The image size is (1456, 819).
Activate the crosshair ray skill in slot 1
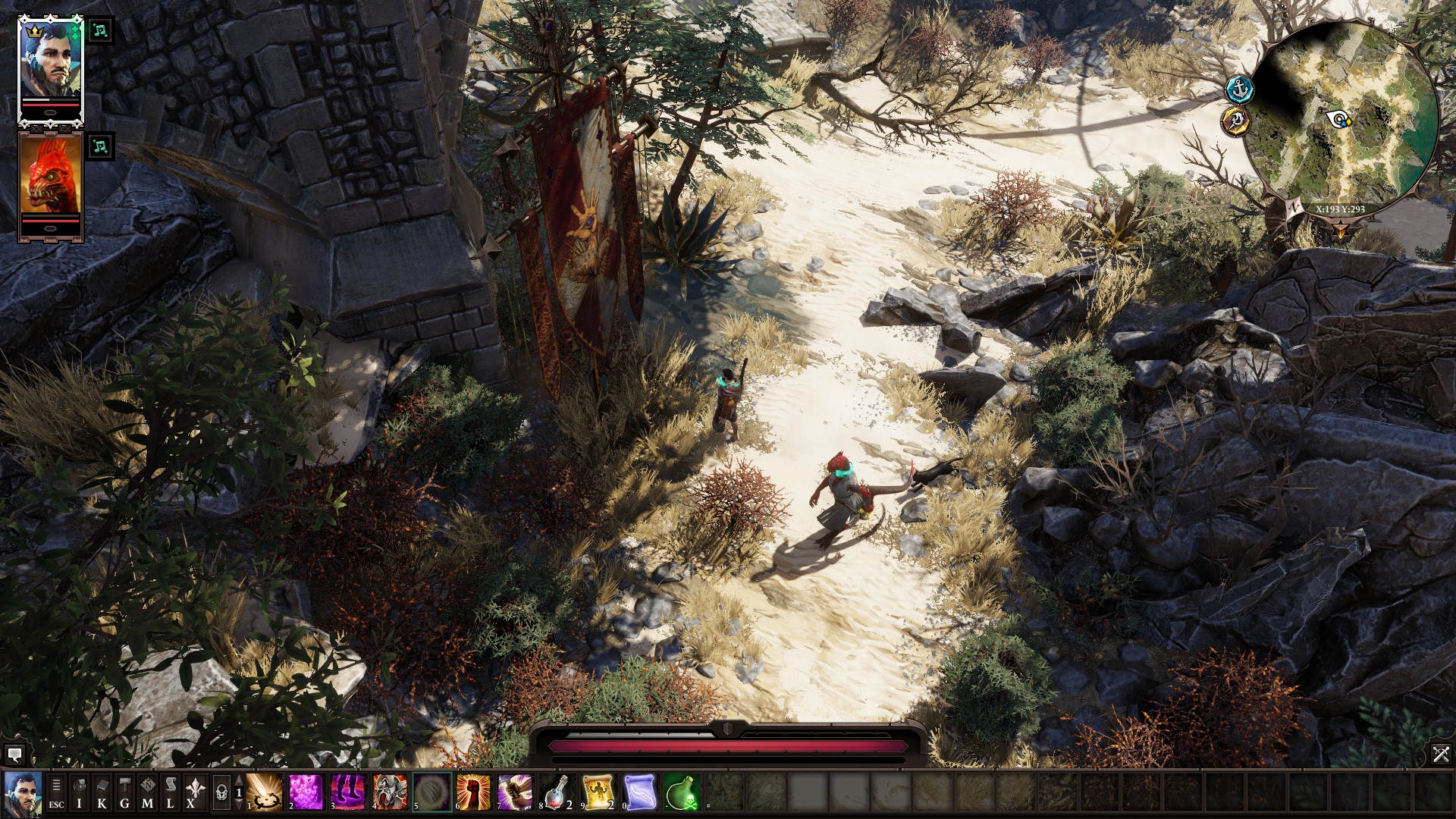tap(265, 793)
